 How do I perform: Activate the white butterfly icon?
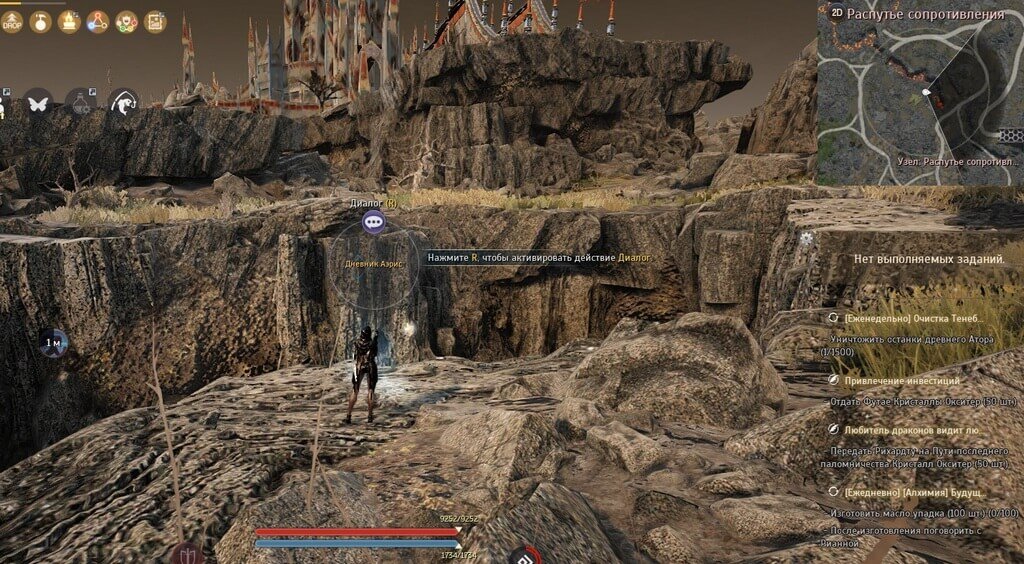point(38,101)
